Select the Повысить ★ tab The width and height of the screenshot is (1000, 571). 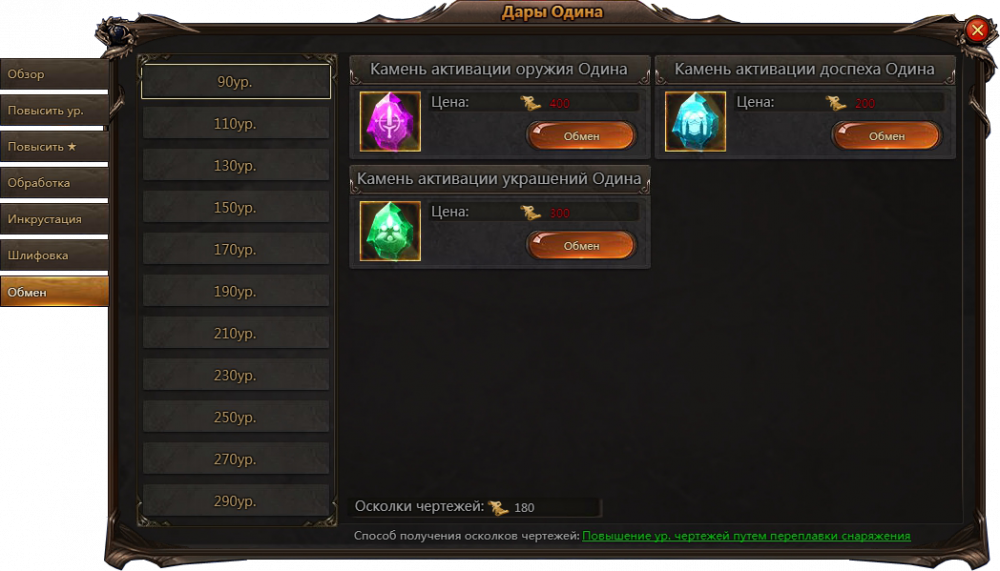coord(54,147)
